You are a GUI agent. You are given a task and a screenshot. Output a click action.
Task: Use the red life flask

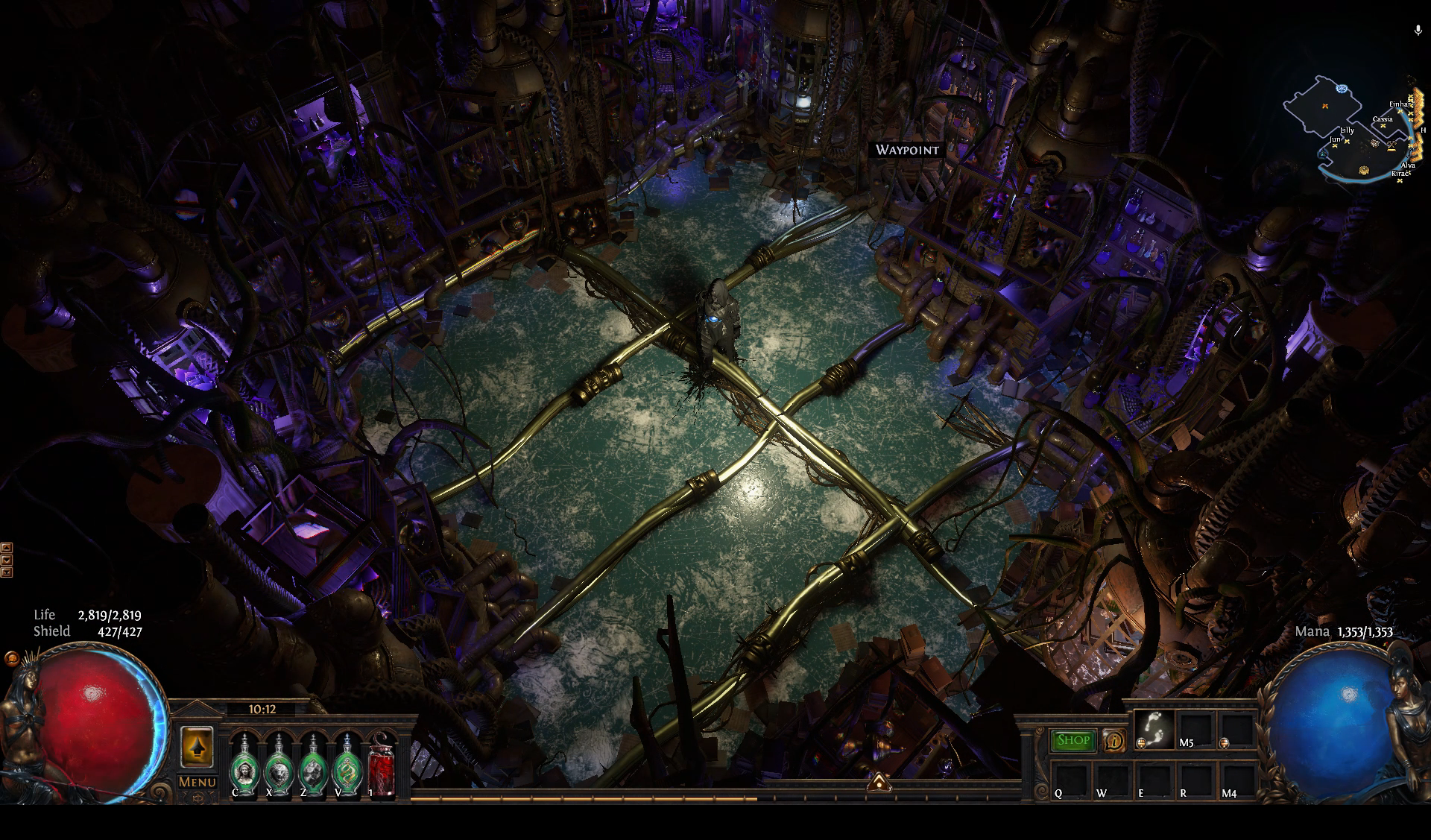[x=382, y=765]
